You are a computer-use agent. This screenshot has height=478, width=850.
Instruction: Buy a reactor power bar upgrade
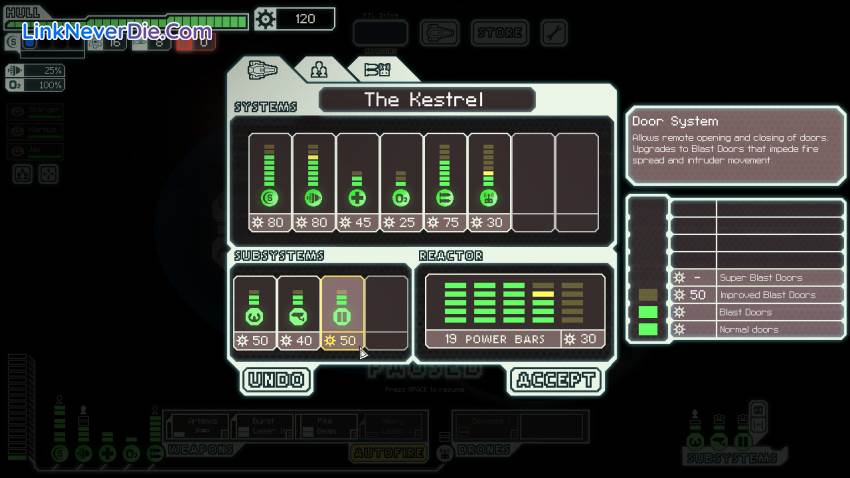[515, 310]
